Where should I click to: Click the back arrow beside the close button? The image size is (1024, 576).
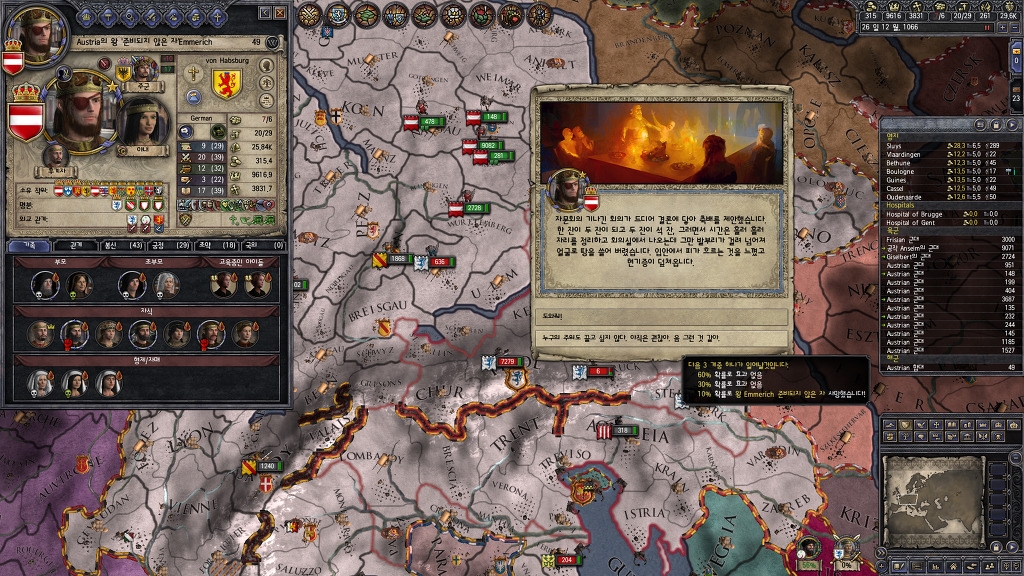point(265,12)
